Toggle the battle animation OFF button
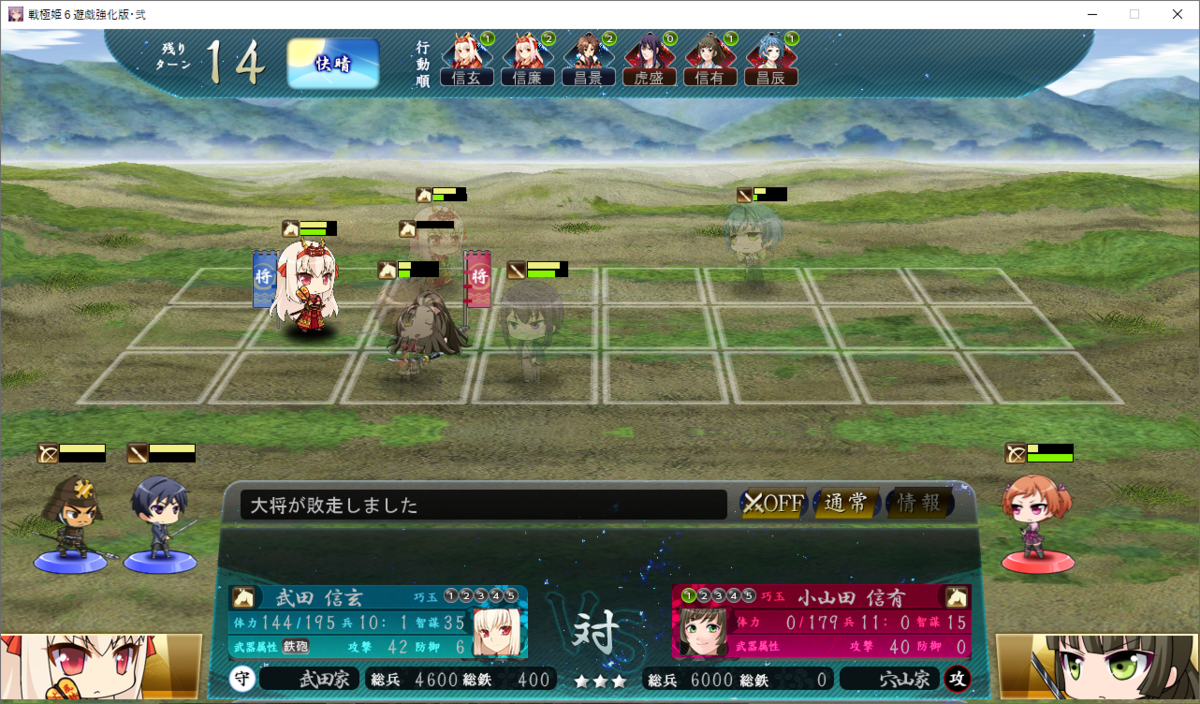This screenshot has height=704, width=1200. point(774,503)
